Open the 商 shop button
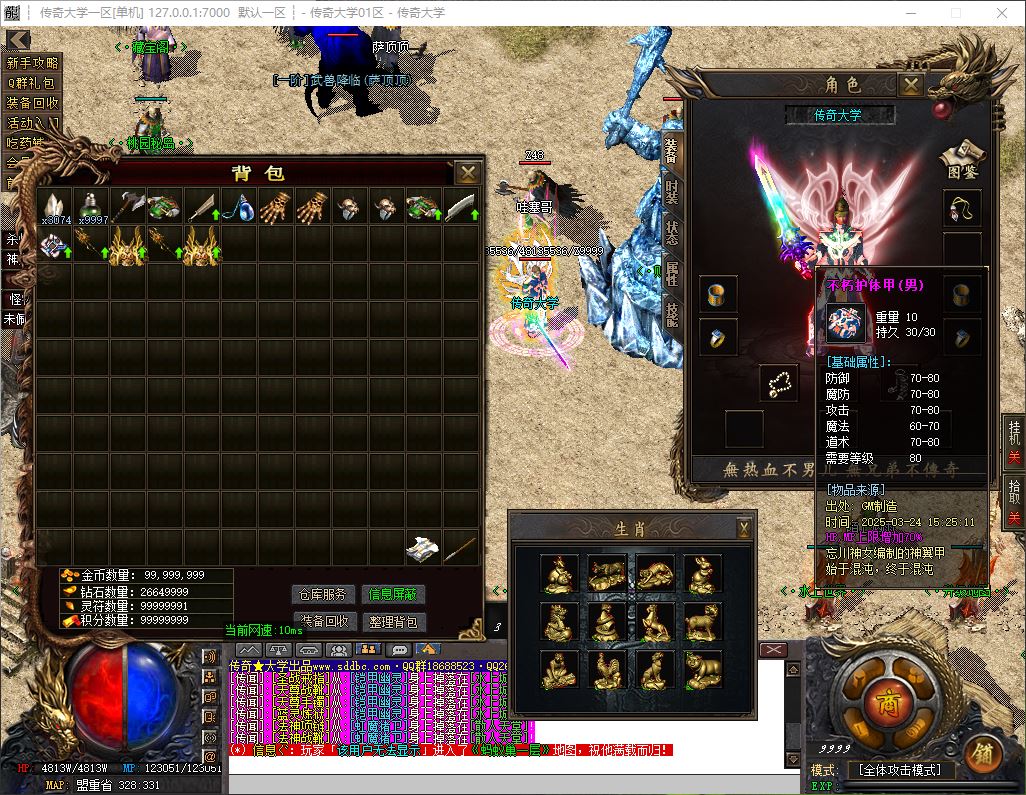Viewport: 1026px width, 795px height. pos(887,699)
